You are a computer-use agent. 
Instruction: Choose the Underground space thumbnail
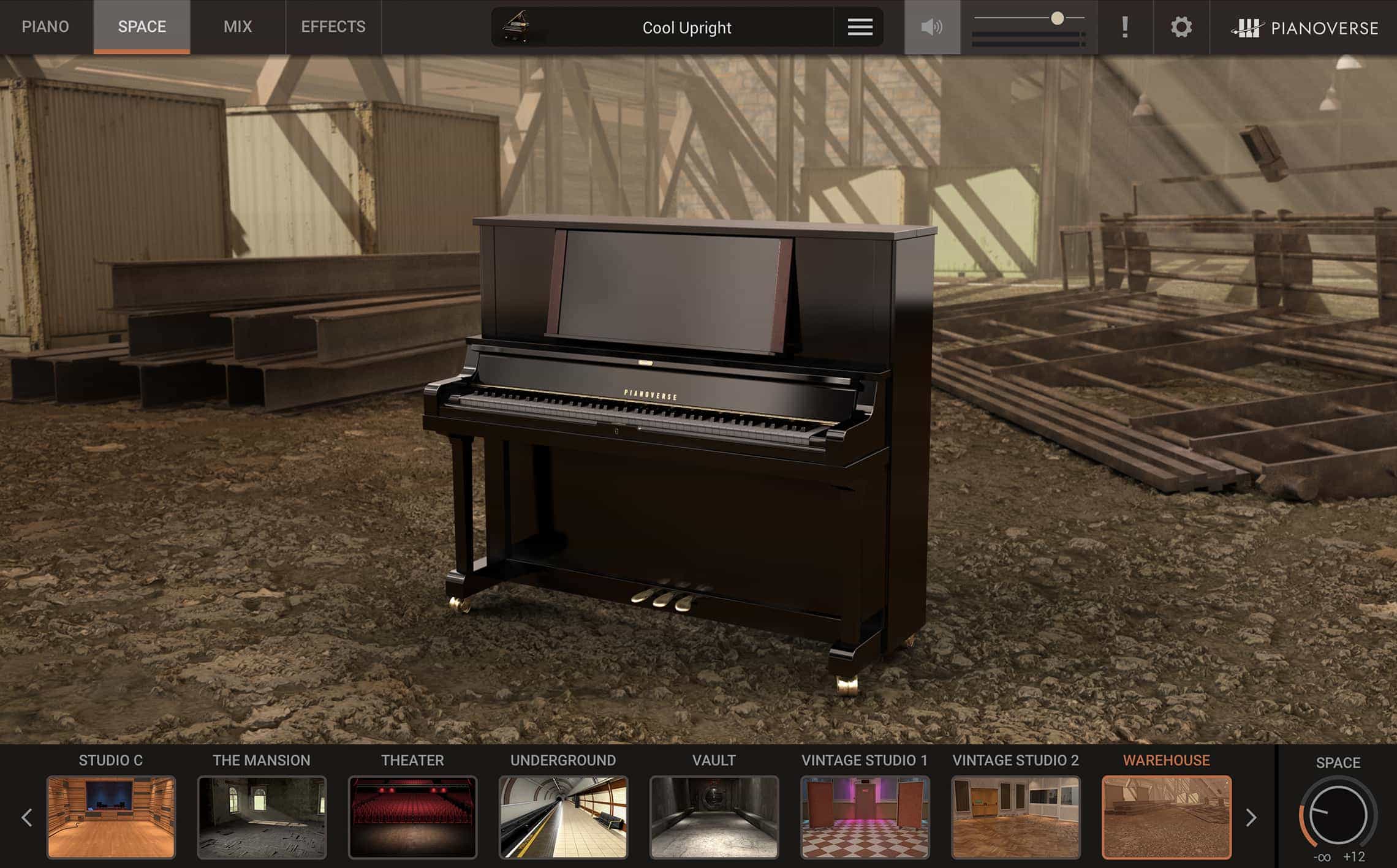563,817
